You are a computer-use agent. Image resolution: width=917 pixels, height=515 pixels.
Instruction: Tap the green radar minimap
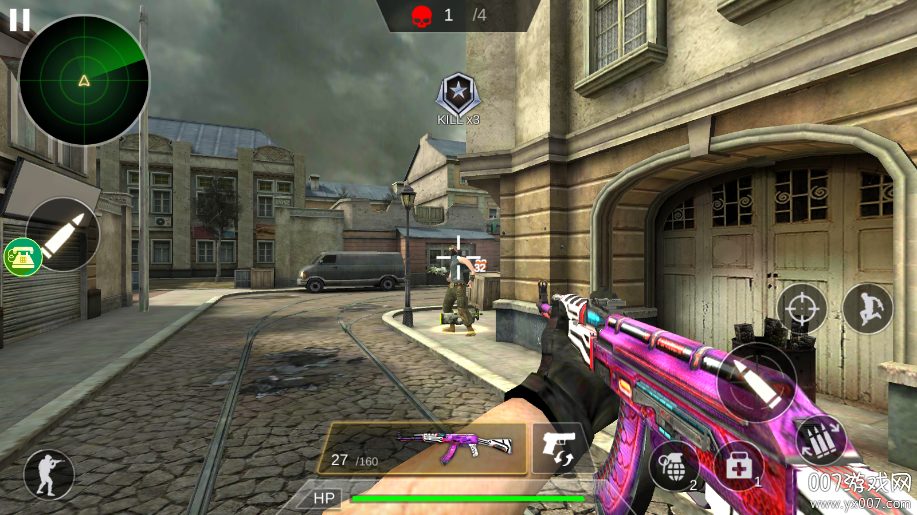(x=84, y=81)
